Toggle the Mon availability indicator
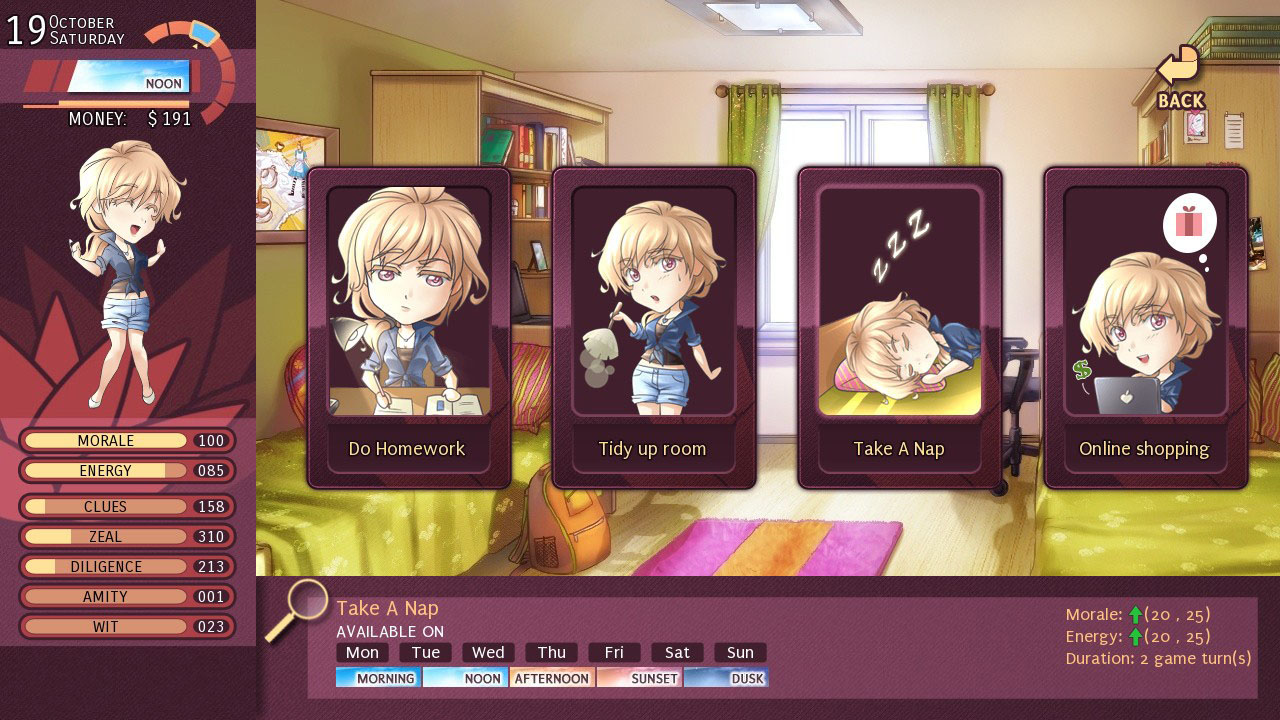 pyautogui.click(x=362, y=652)
